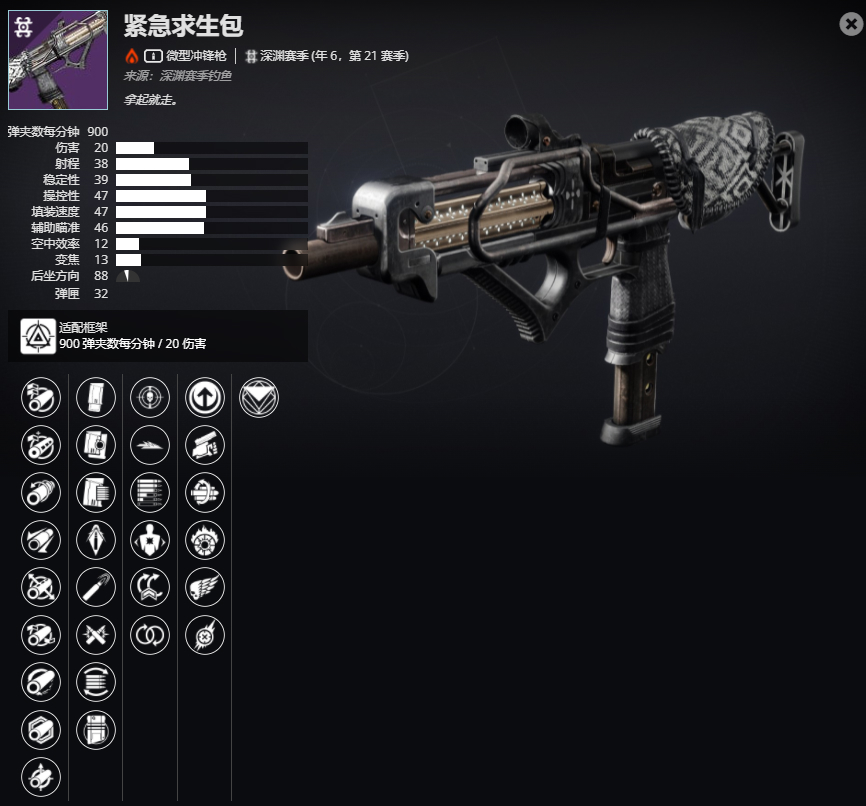Select the hand holding magazine perk
This screenshot has width=866, height=806.
point(205,445)
